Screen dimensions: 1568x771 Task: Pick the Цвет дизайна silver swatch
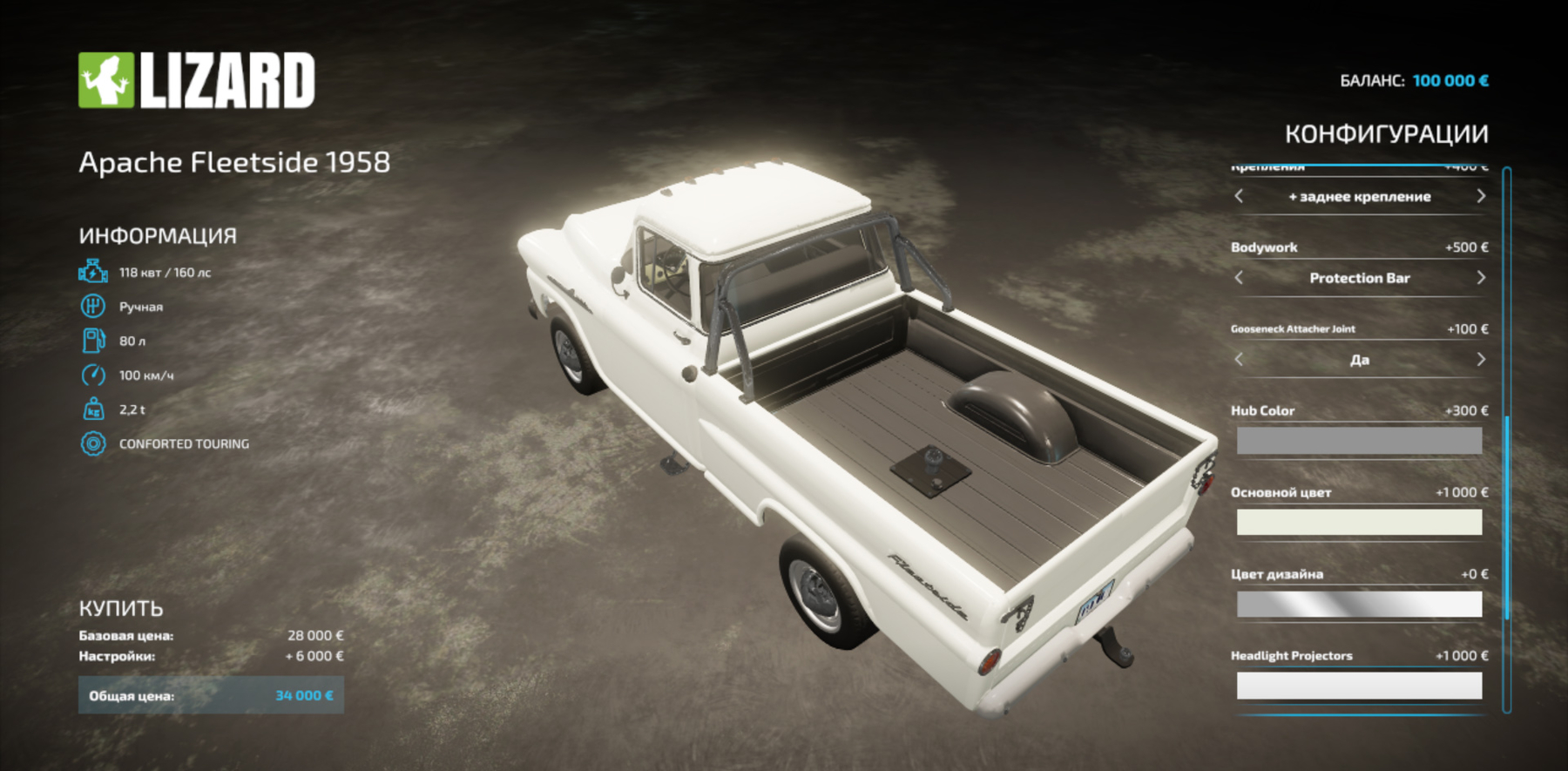click(1359, 603)
